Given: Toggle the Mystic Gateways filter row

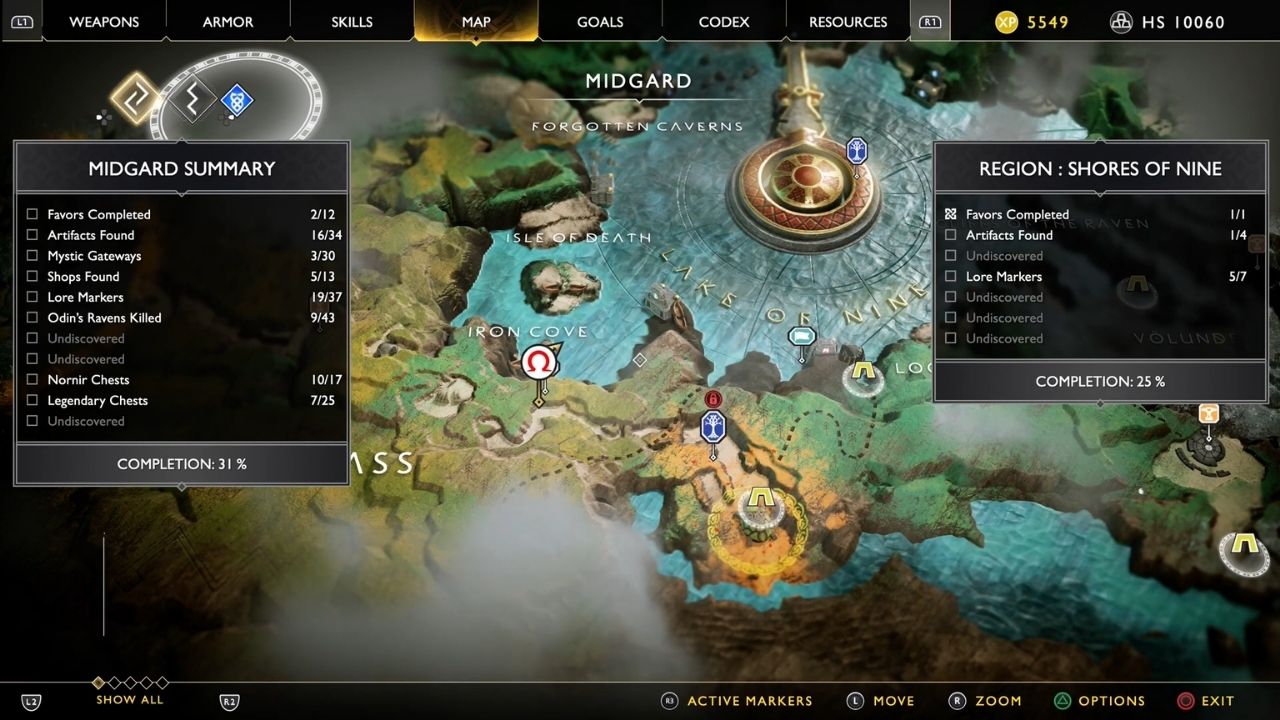Looking at the screenshot, I should click(94, 256).
